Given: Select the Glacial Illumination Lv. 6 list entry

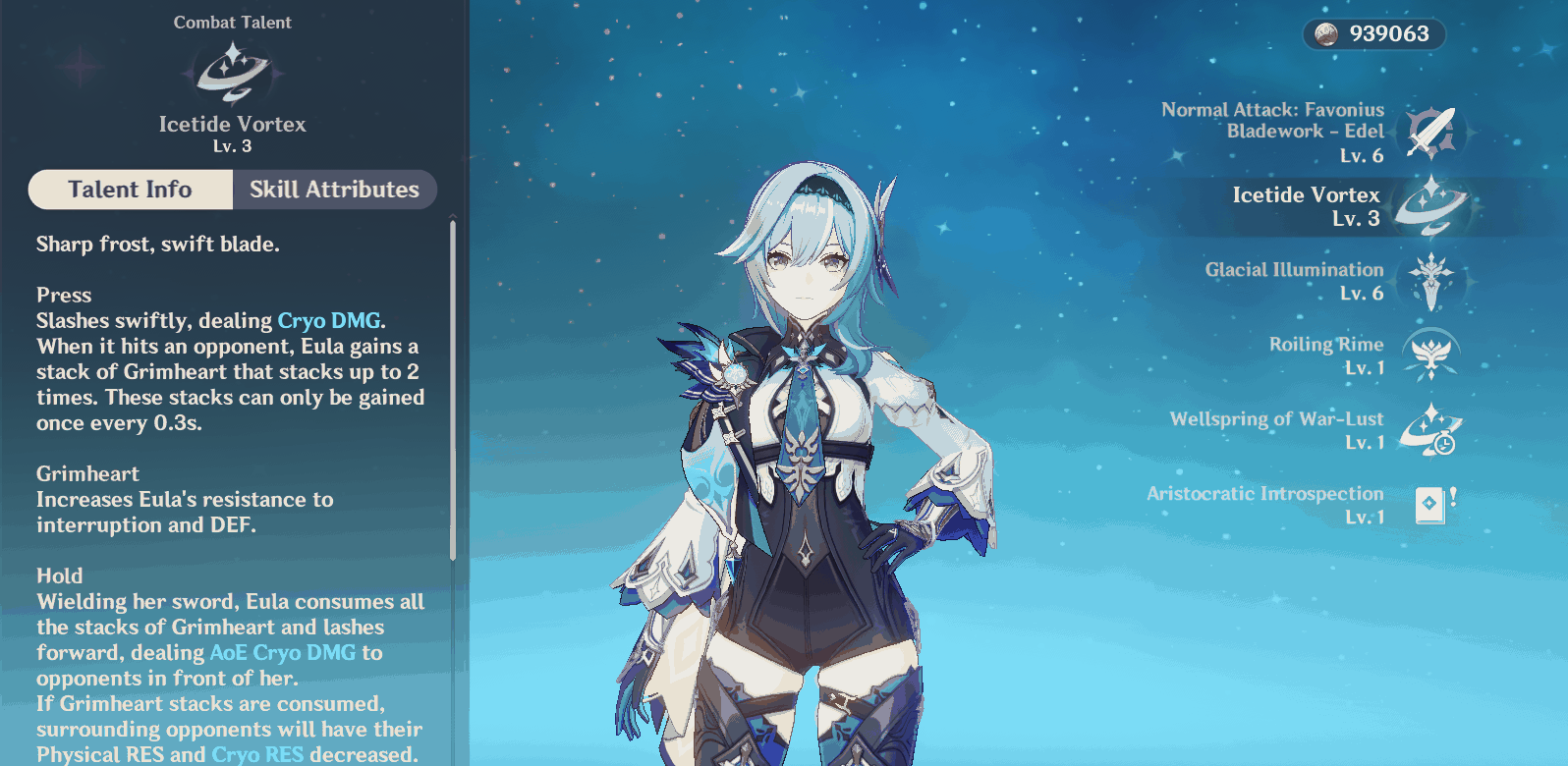Looking at the screenshot, I should [x=1294, y=282].
